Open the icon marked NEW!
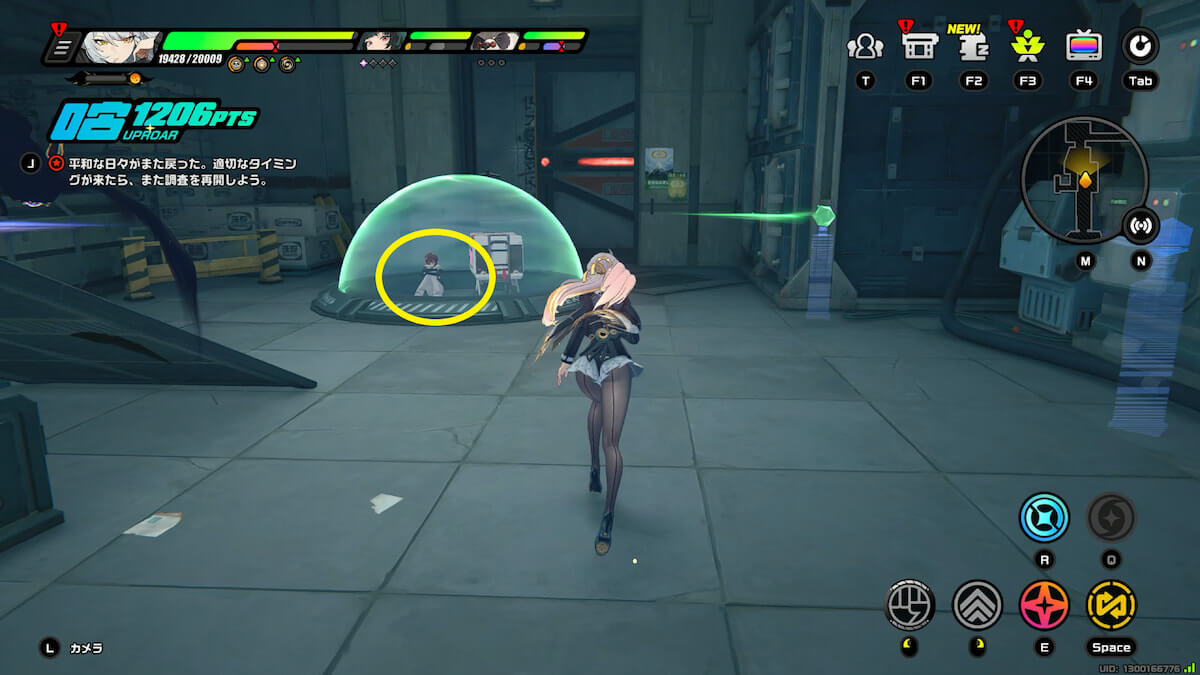Image resolution: width=1200 pixels, height=675 pixels. pos(972,47)
